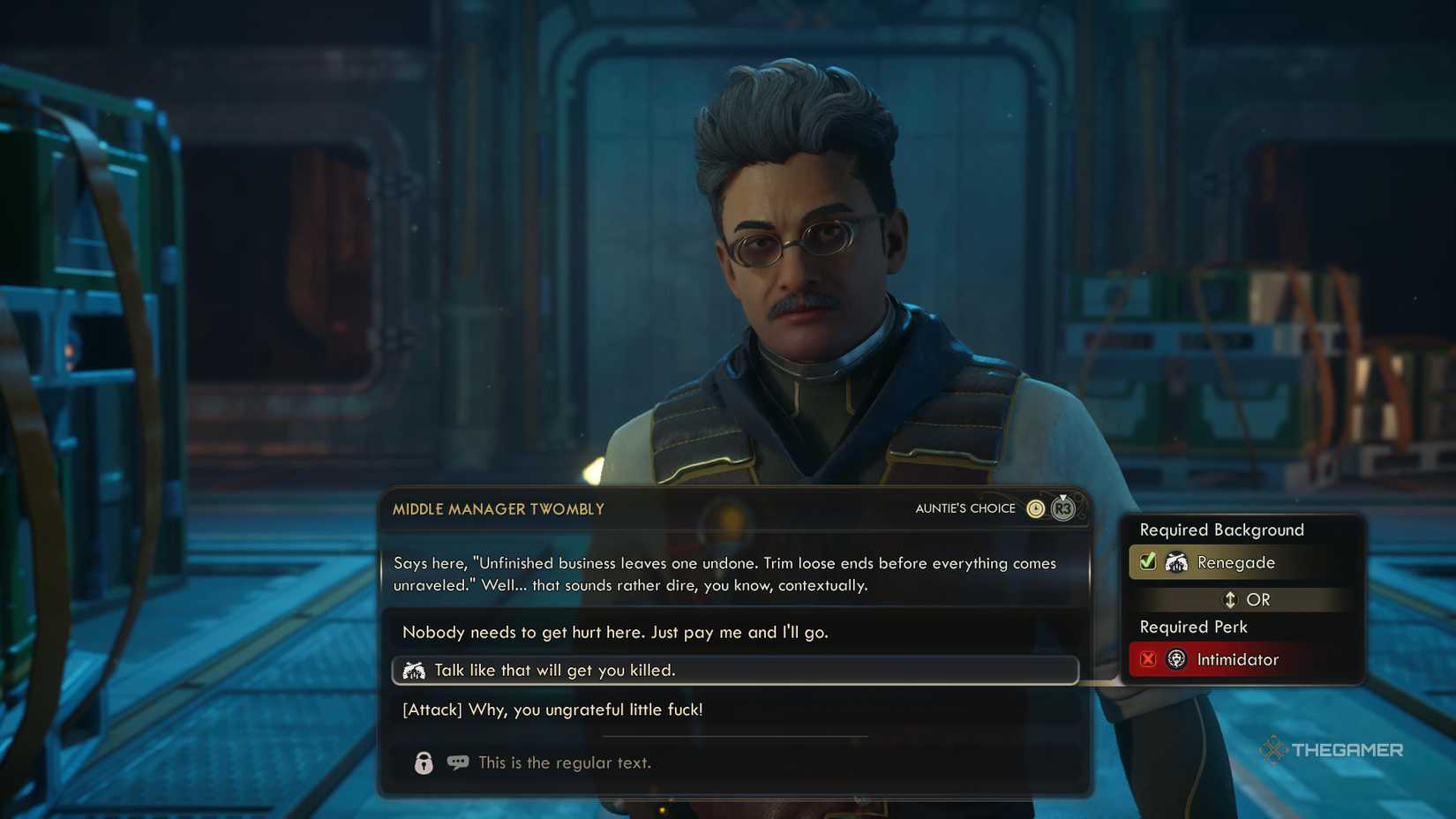Switch to the Auntie's Choice tab
This screenshot has height=819, width=1456.
coord(965,508)
